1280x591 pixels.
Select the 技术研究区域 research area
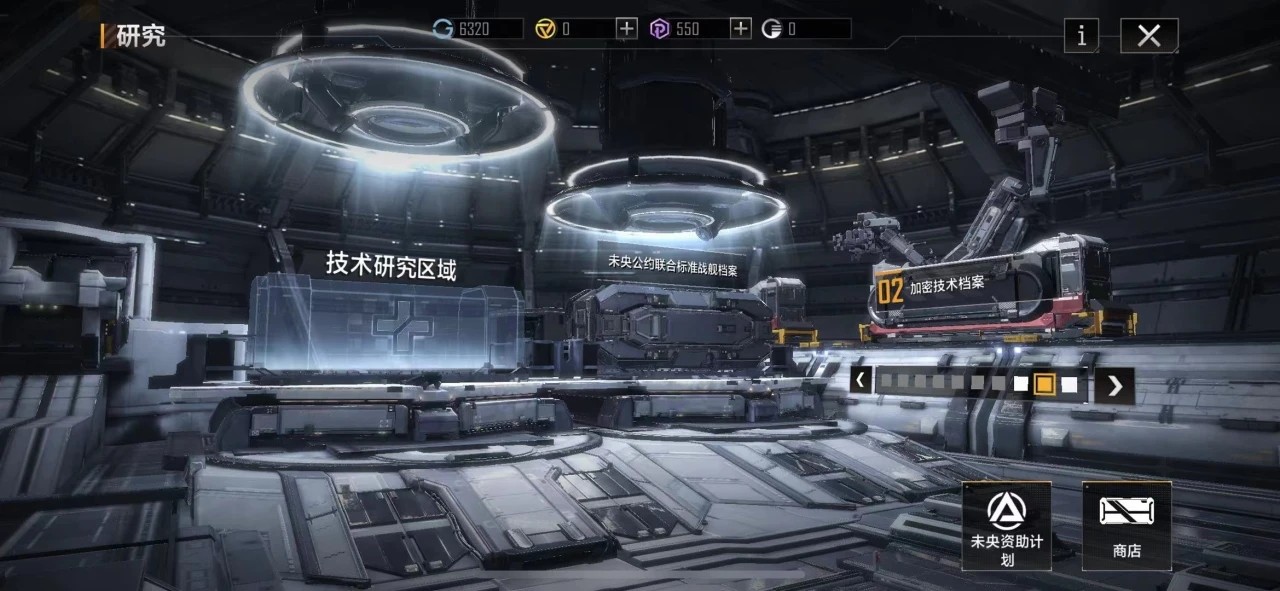390,312
